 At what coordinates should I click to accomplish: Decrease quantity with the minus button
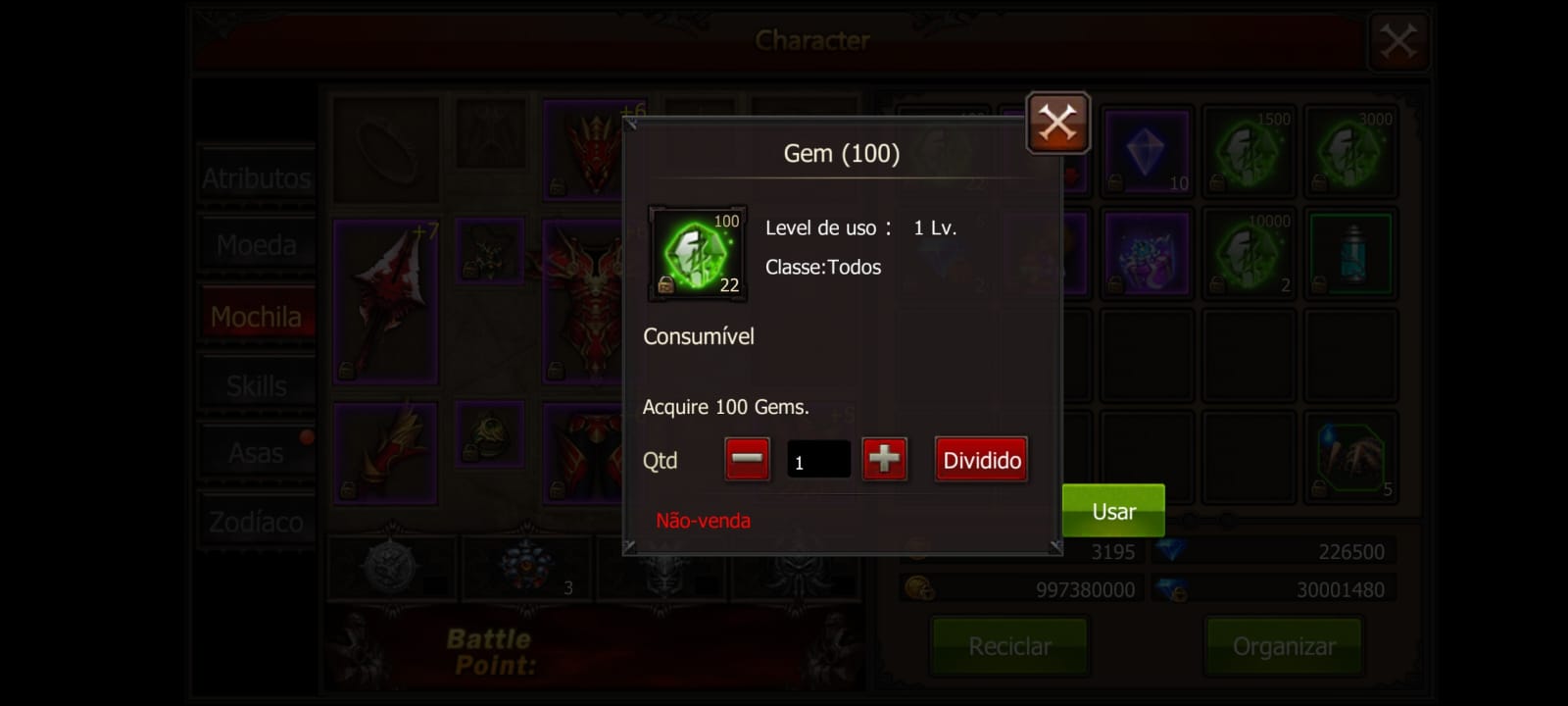747,460
